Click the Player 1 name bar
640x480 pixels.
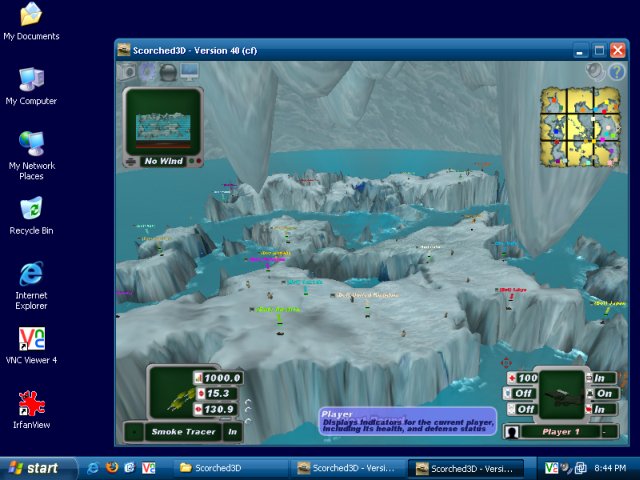coord(560,432)
